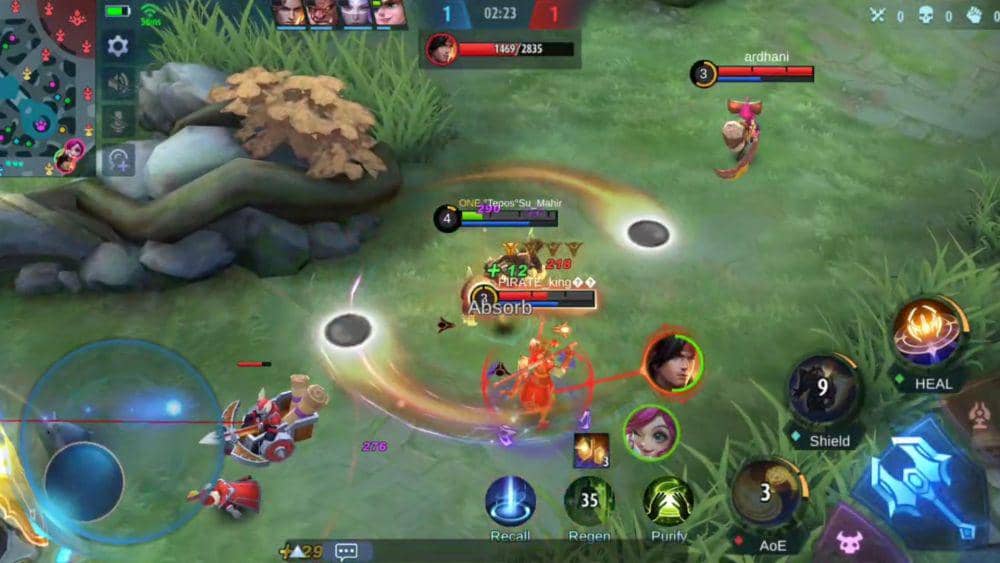Use the Regen ability
1000x563 pixels.
589,500
